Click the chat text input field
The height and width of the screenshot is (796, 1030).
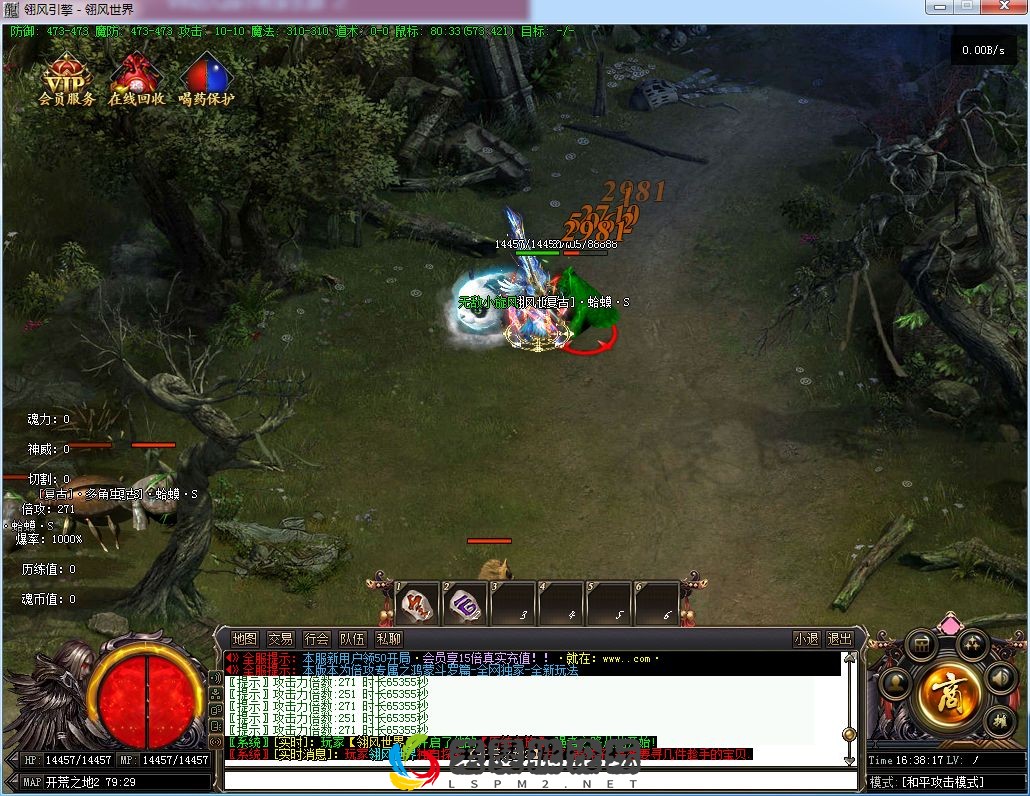point(530,780)
